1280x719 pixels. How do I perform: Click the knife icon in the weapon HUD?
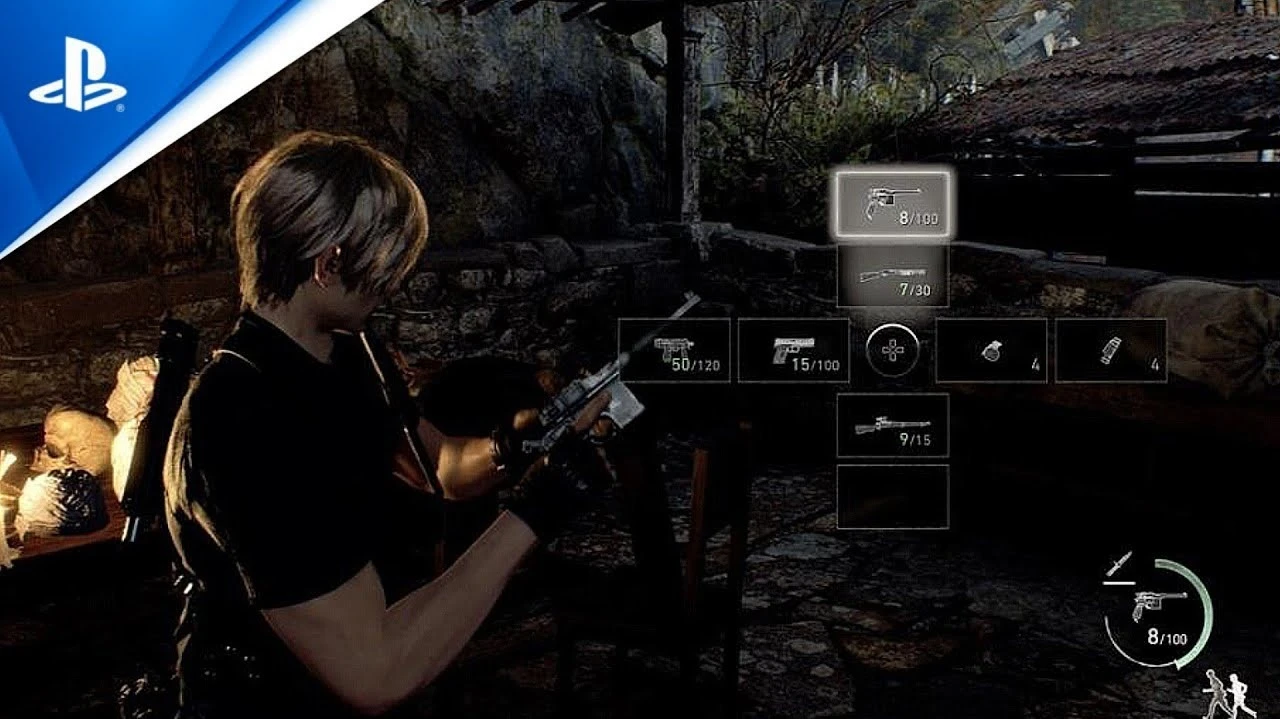[1120, 563]
